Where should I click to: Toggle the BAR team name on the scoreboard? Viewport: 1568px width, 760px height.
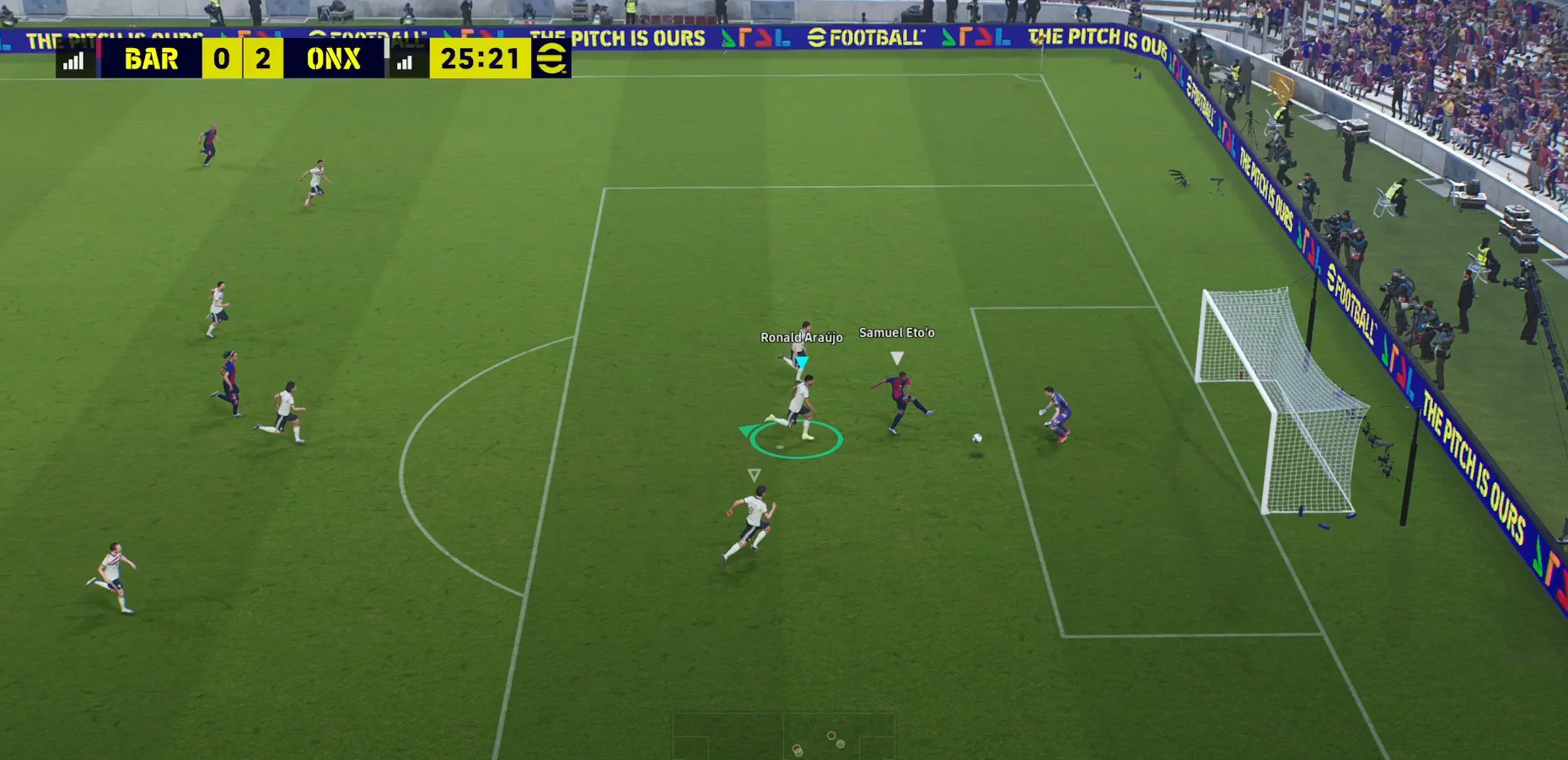point(152,59)
